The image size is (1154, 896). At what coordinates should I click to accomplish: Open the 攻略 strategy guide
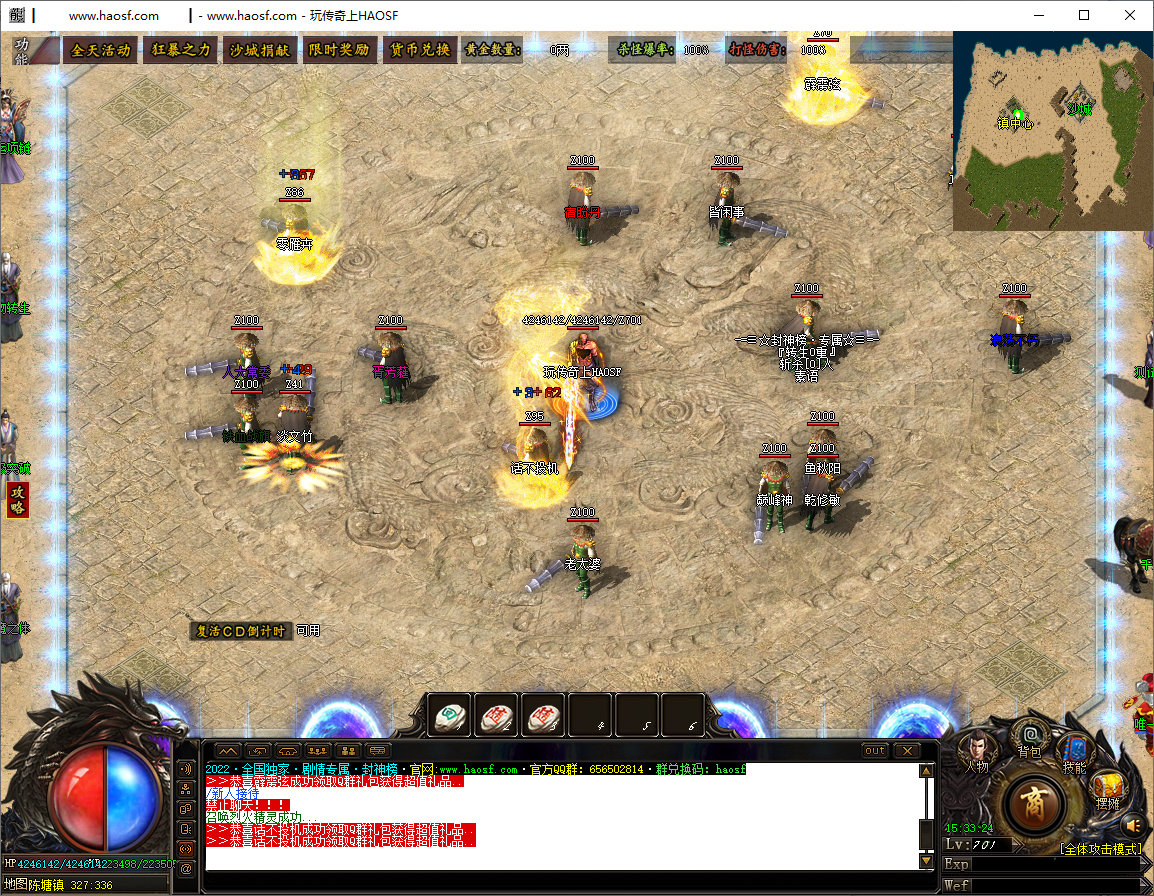tap(18, 499)
